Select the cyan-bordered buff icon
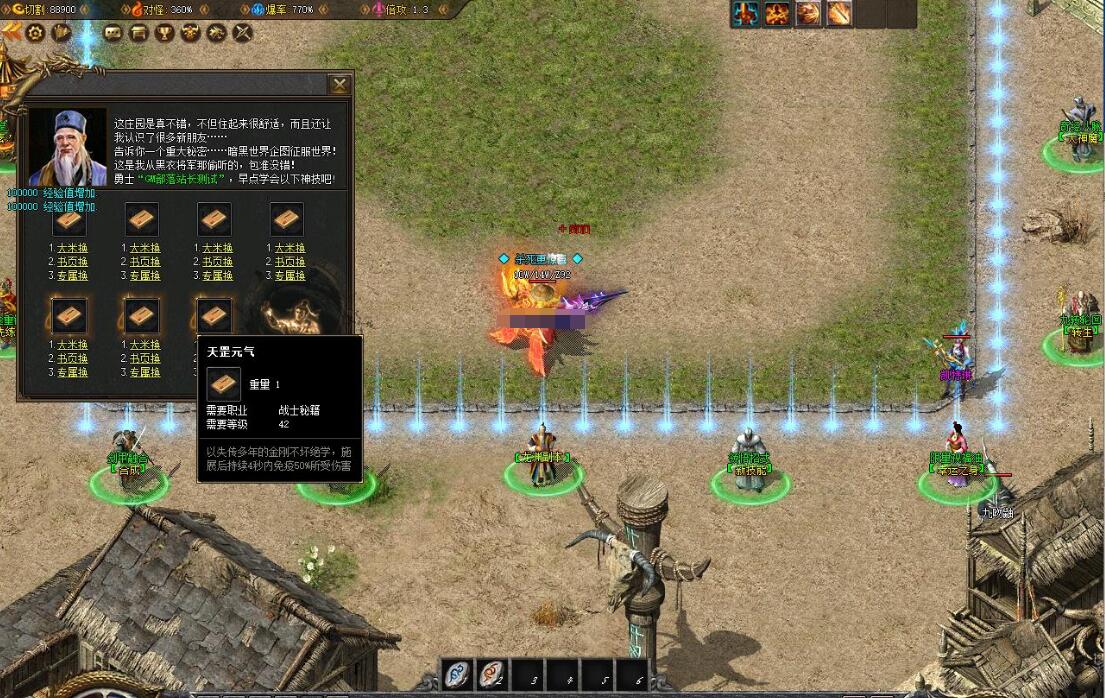This screenshot has height=698, width=1105. (x=745, y=13)
